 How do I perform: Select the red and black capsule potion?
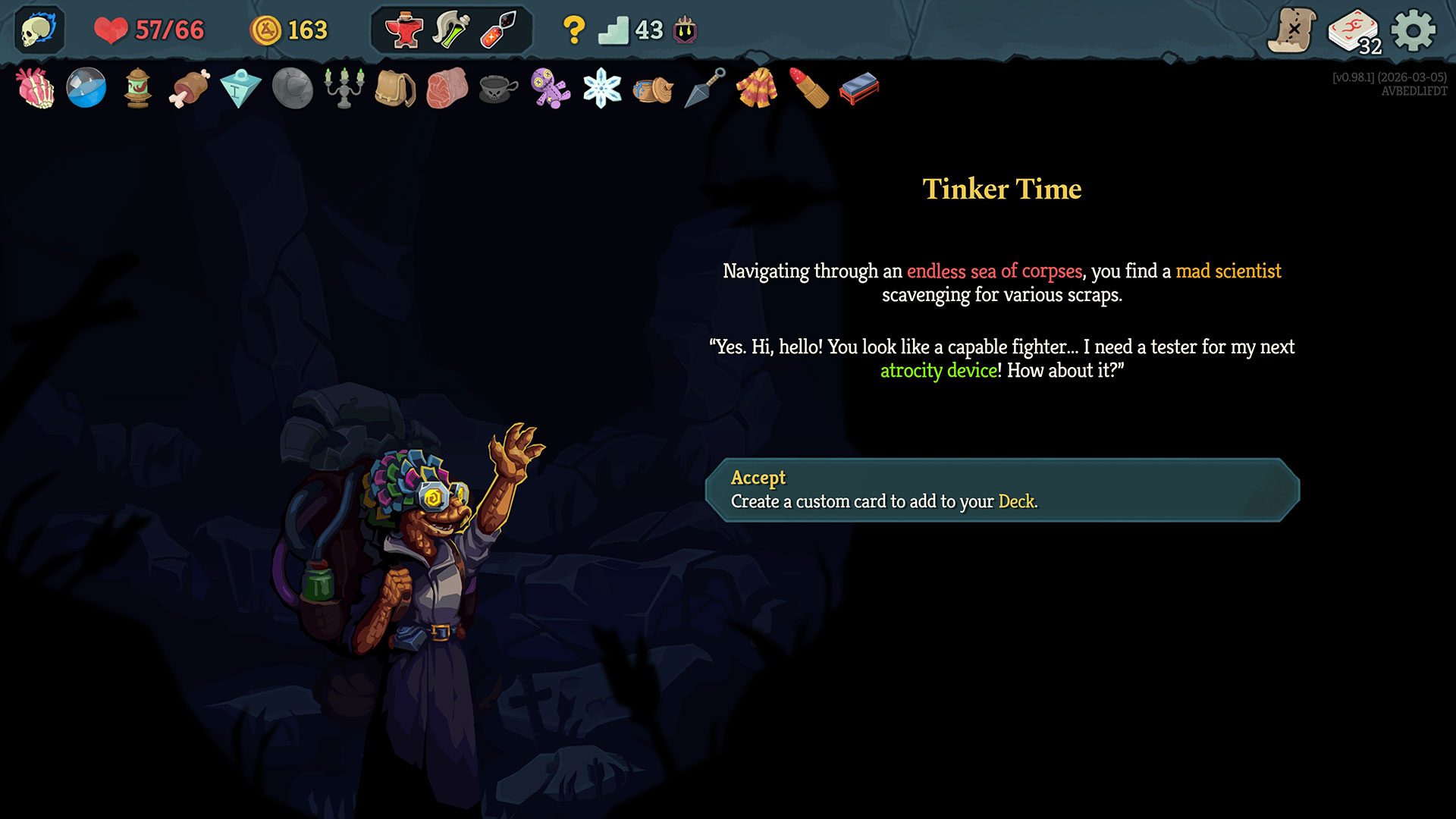click(498, 30)
